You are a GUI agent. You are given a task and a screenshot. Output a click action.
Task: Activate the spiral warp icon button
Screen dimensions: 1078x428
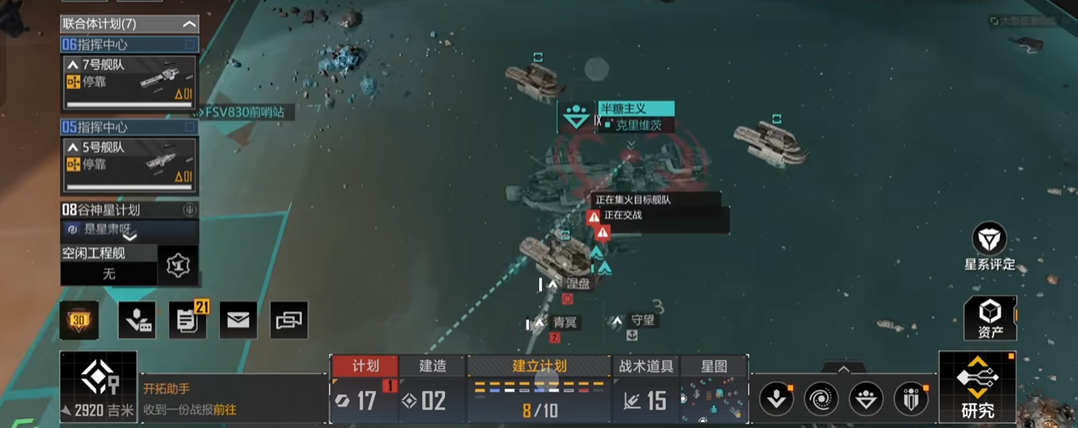pyautogui.click(x=821, y=398)
